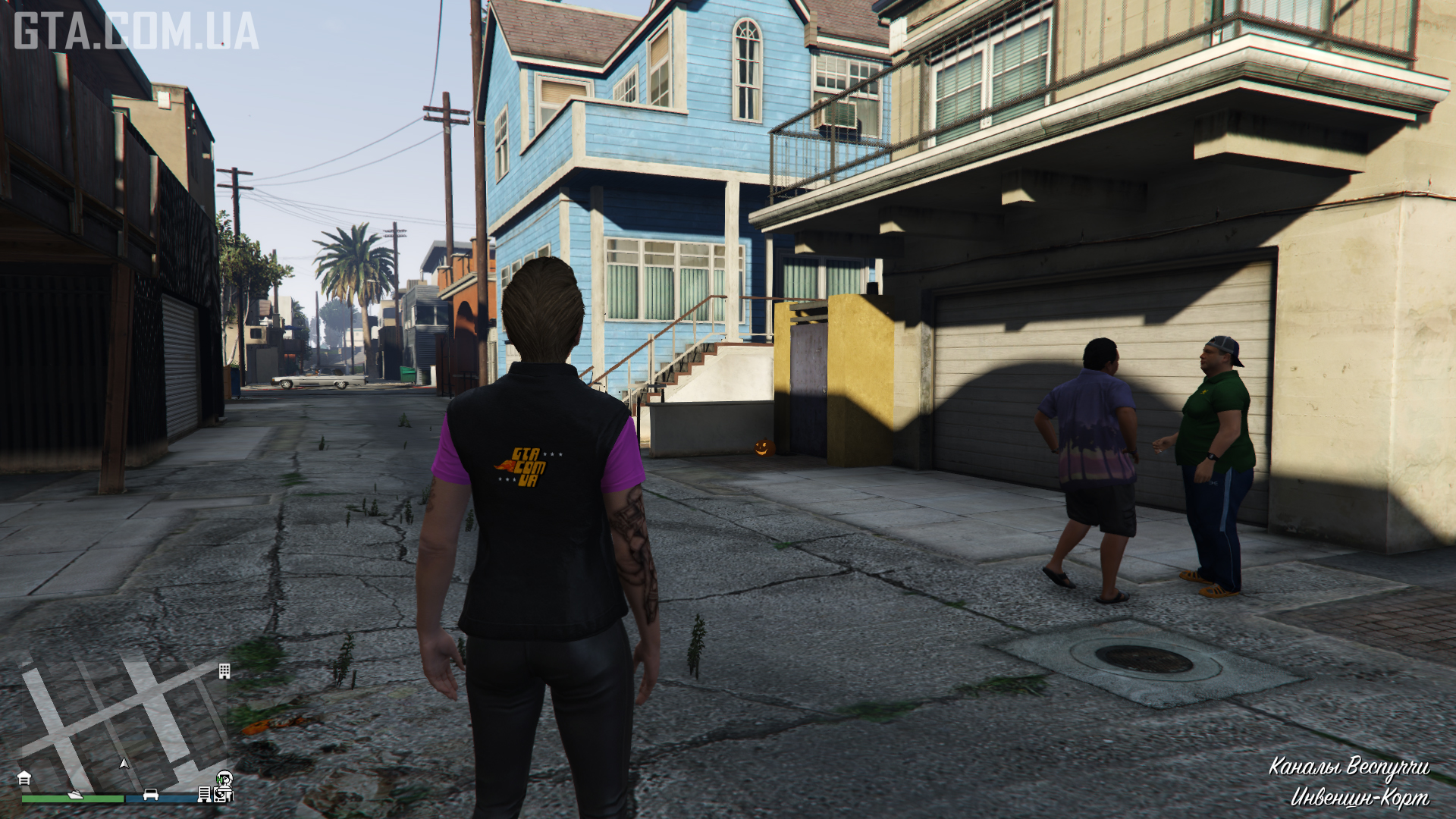
Task: Select the garage blip on the minimap
Action: 24,778
